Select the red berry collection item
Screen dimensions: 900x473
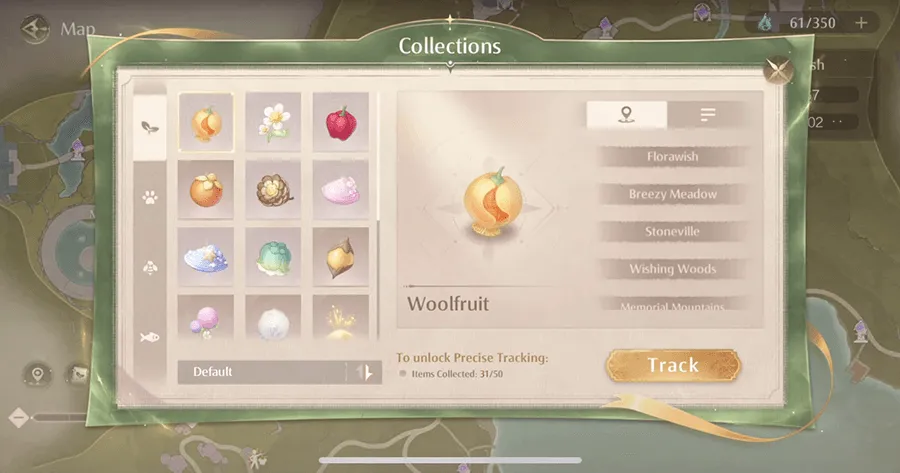[340, 122]
